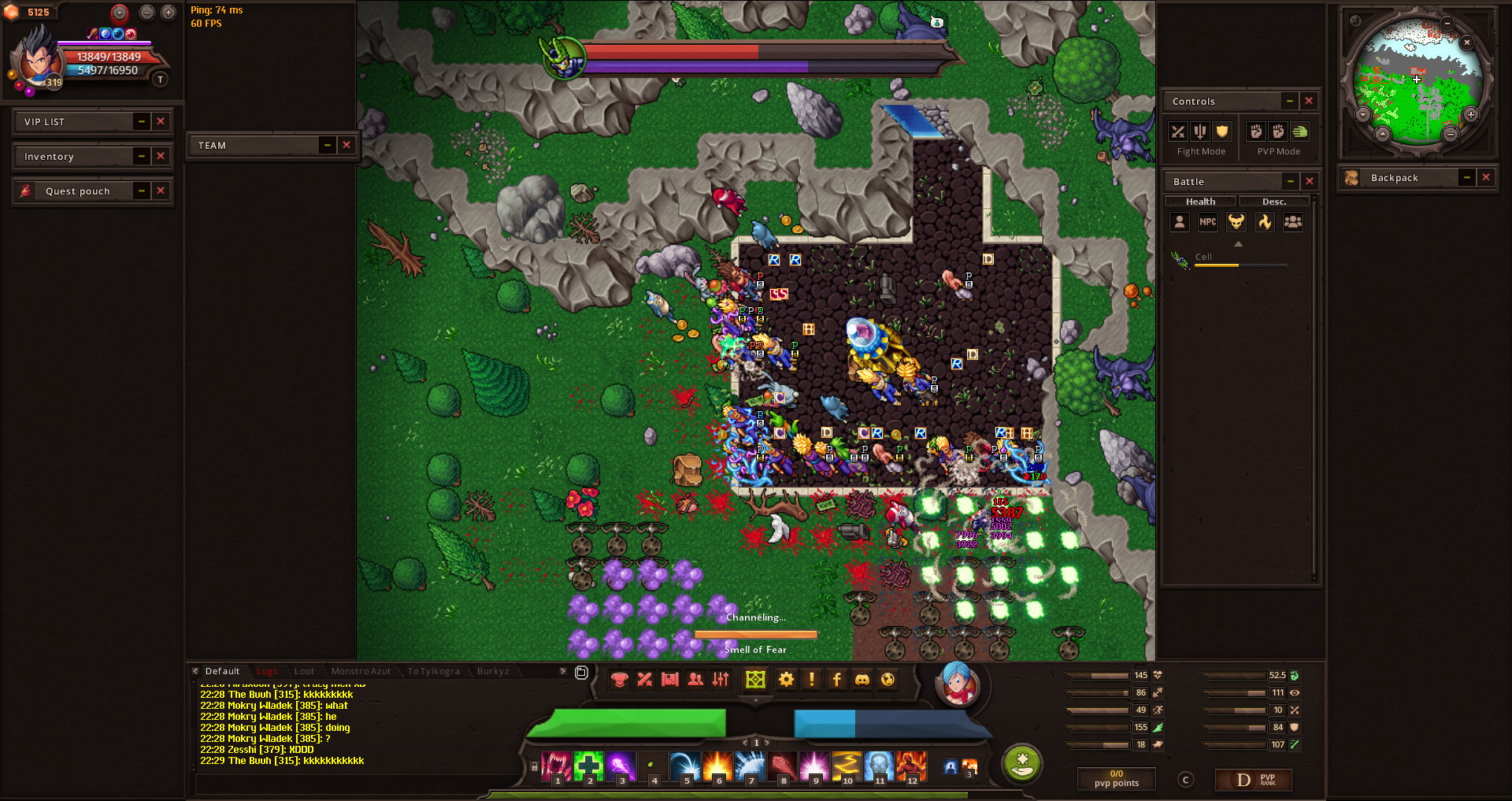Zoom in the minimap with plus button

click(x=1470, y=115)
